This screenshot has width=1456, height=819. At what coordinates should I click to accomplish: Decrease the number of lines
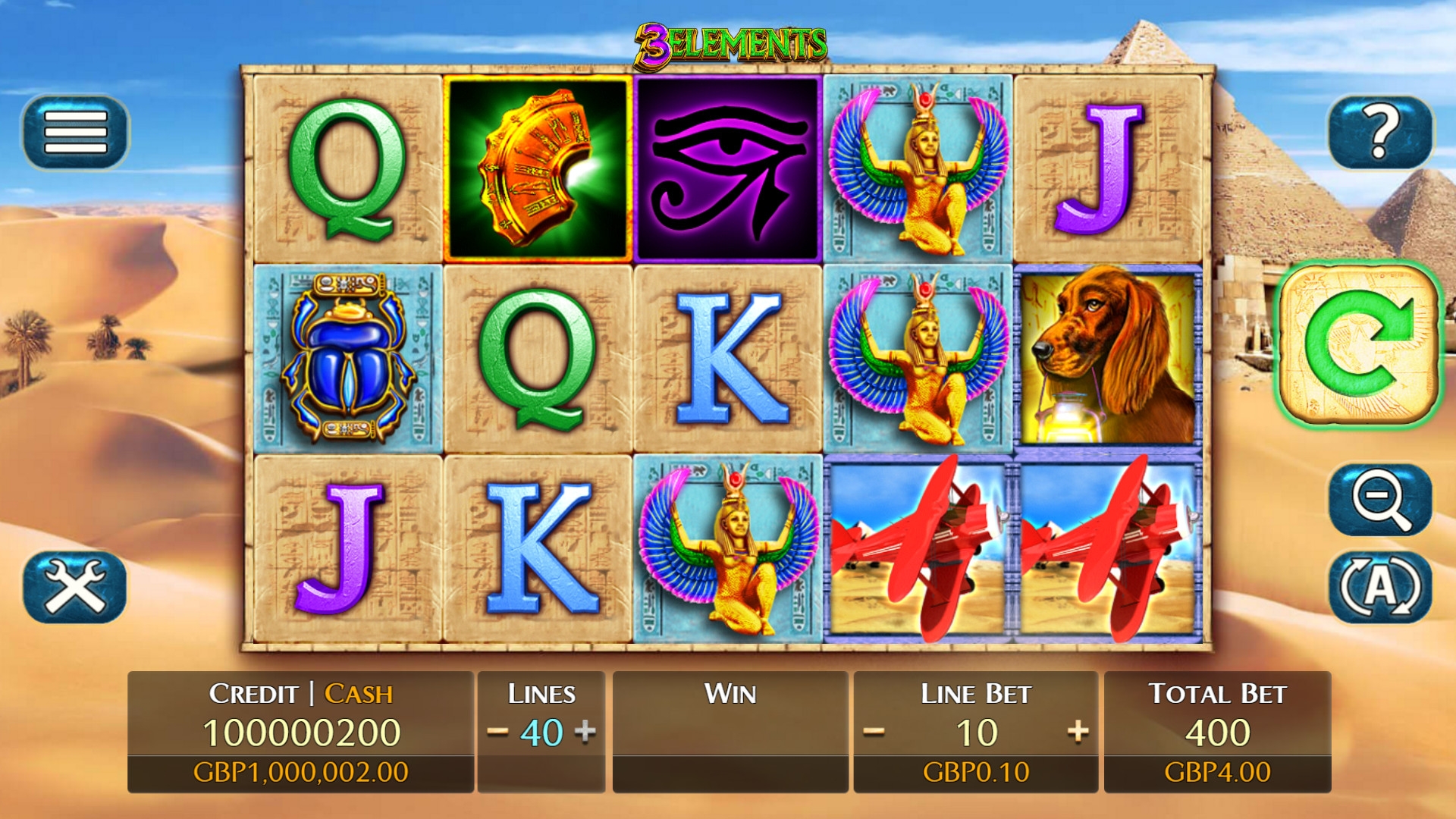(497, 732)
